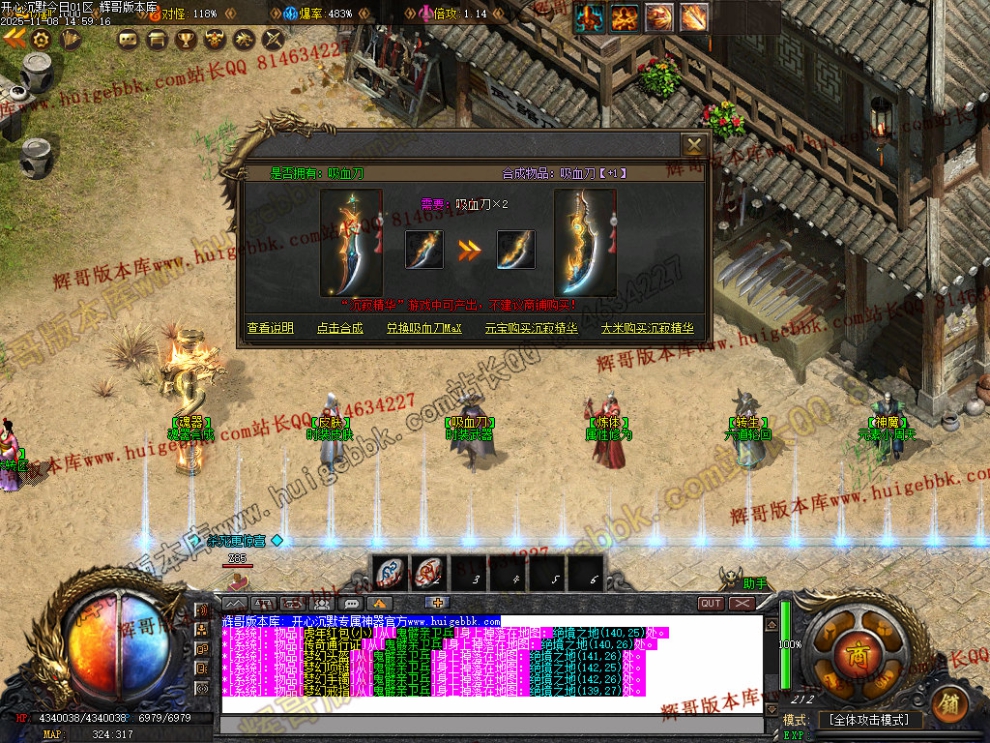The image size is (990, 743).
Task: Choose 兑换吸血刀MaX exchange option
Action: pyautogui.click(x=424, y=328)
